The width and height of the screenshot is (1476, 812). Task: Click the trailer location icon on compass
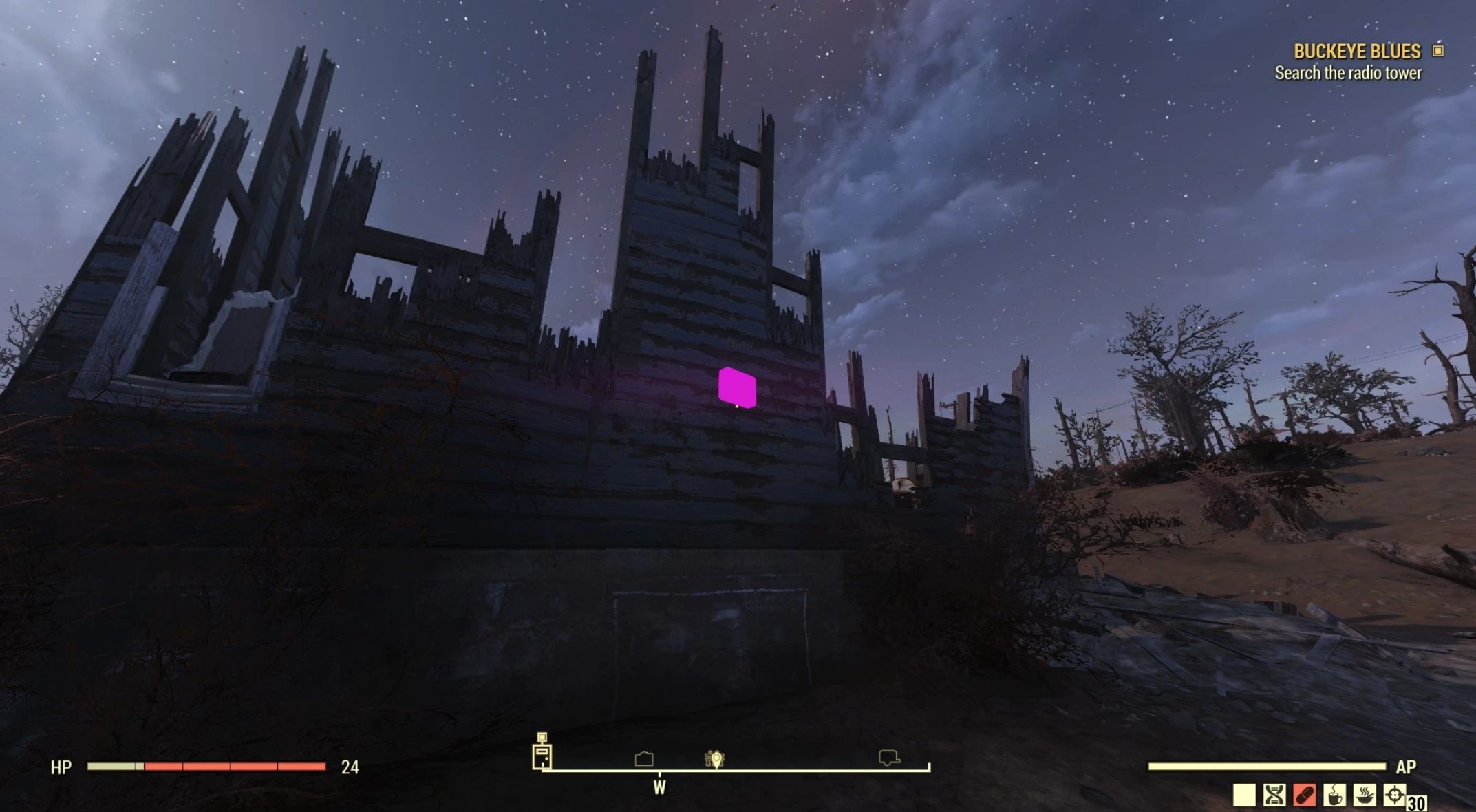pyautogui.click(x=889, y=758)
